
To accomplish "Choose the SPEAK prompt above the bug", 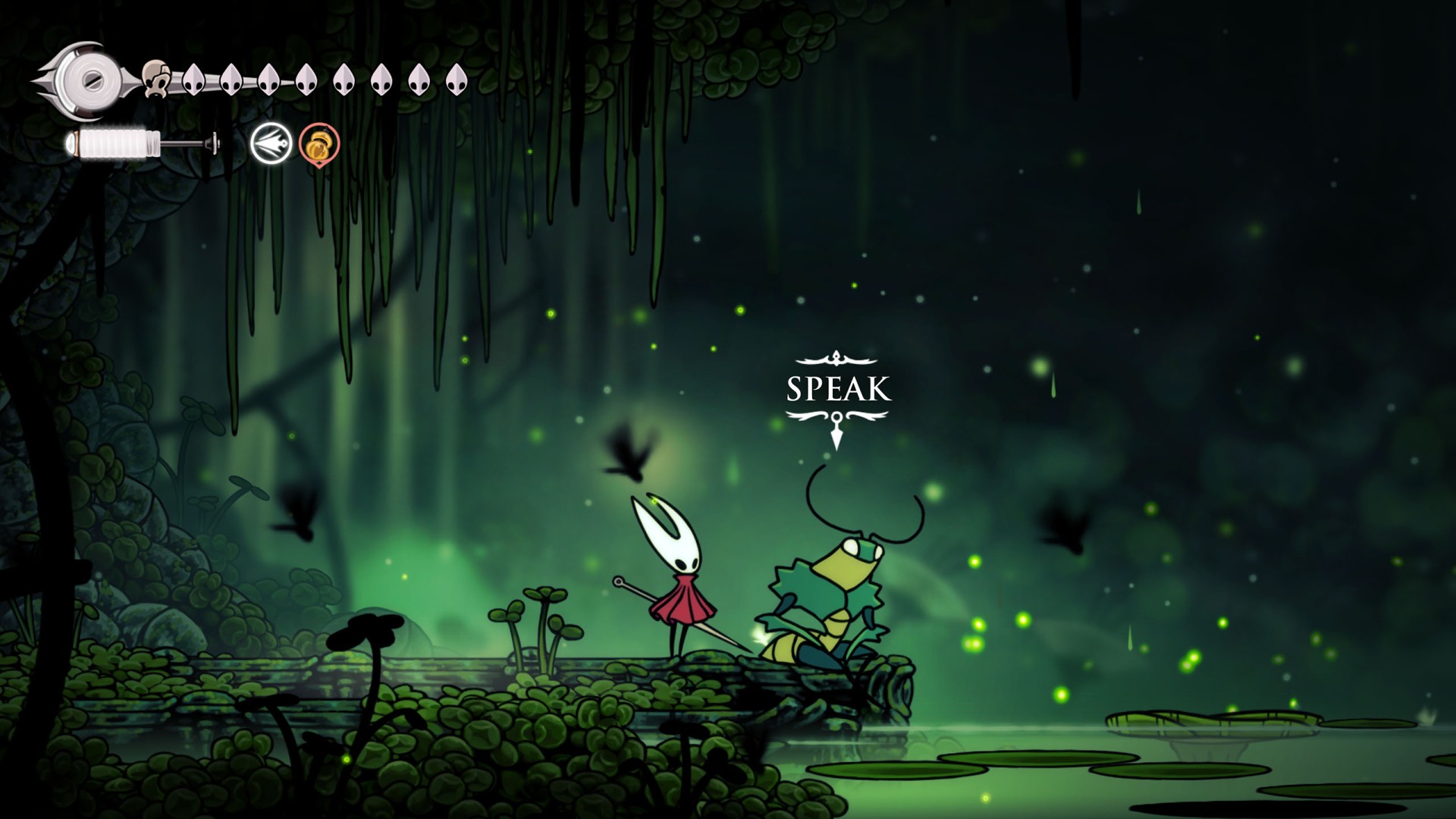I will click(838, 389).
